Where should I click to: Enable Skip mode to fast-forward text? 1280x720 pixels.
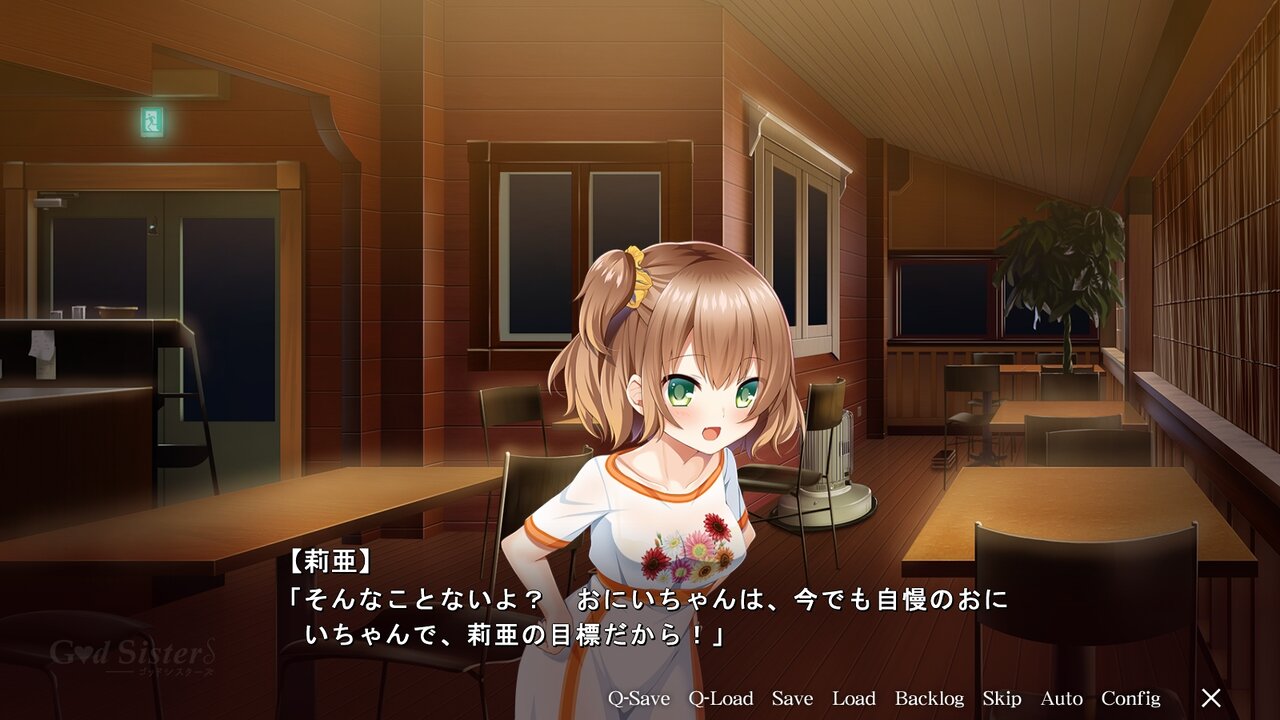pyautogui.click(x=1003, y=698)
